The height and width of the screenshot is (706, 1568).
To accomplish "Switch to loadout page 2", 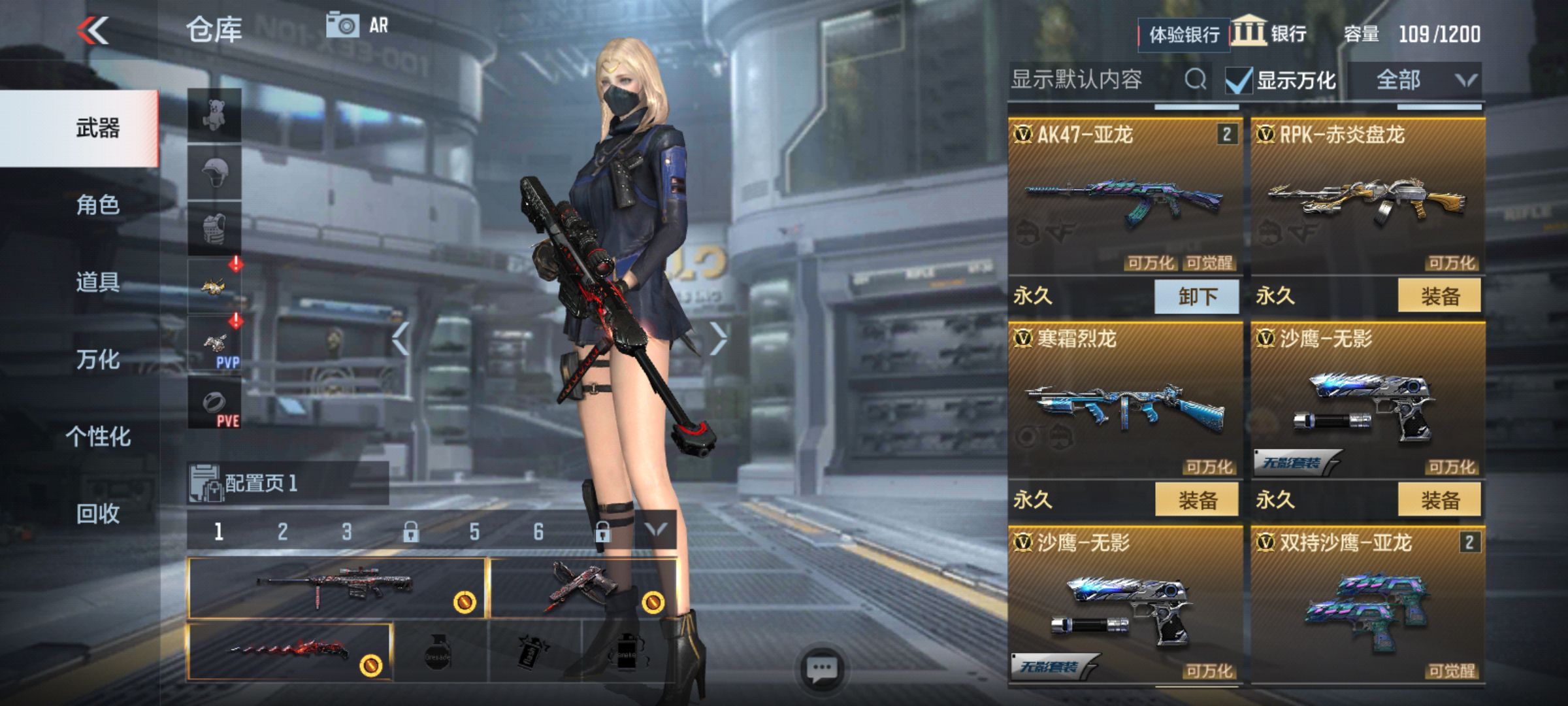I will click(282, 531).
